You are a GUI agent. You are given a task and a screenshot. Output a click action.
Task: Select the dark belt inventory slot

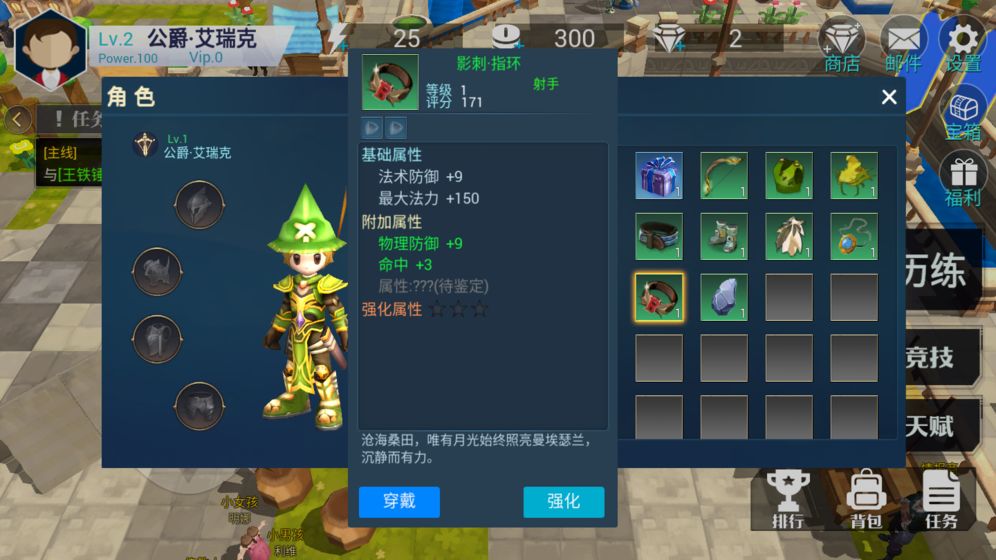click(x=659, y=237)
